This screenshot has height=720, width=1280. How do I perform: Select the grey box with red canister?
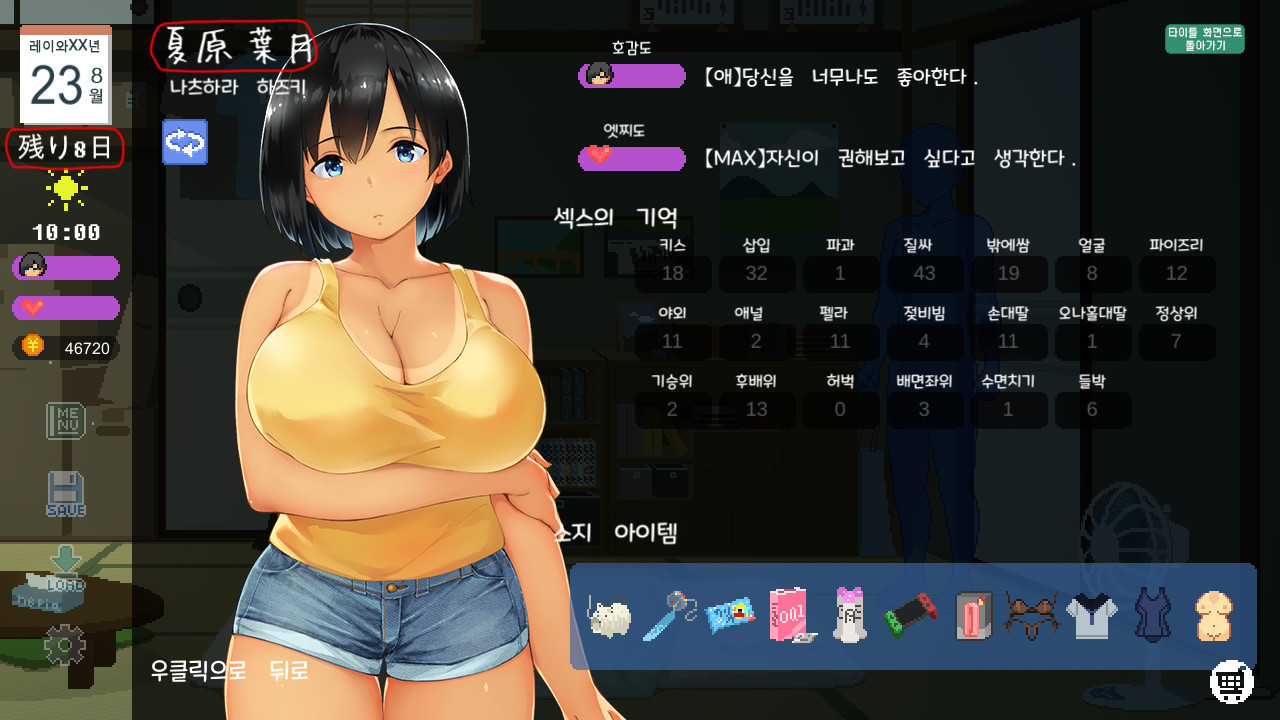coord(971,616)
